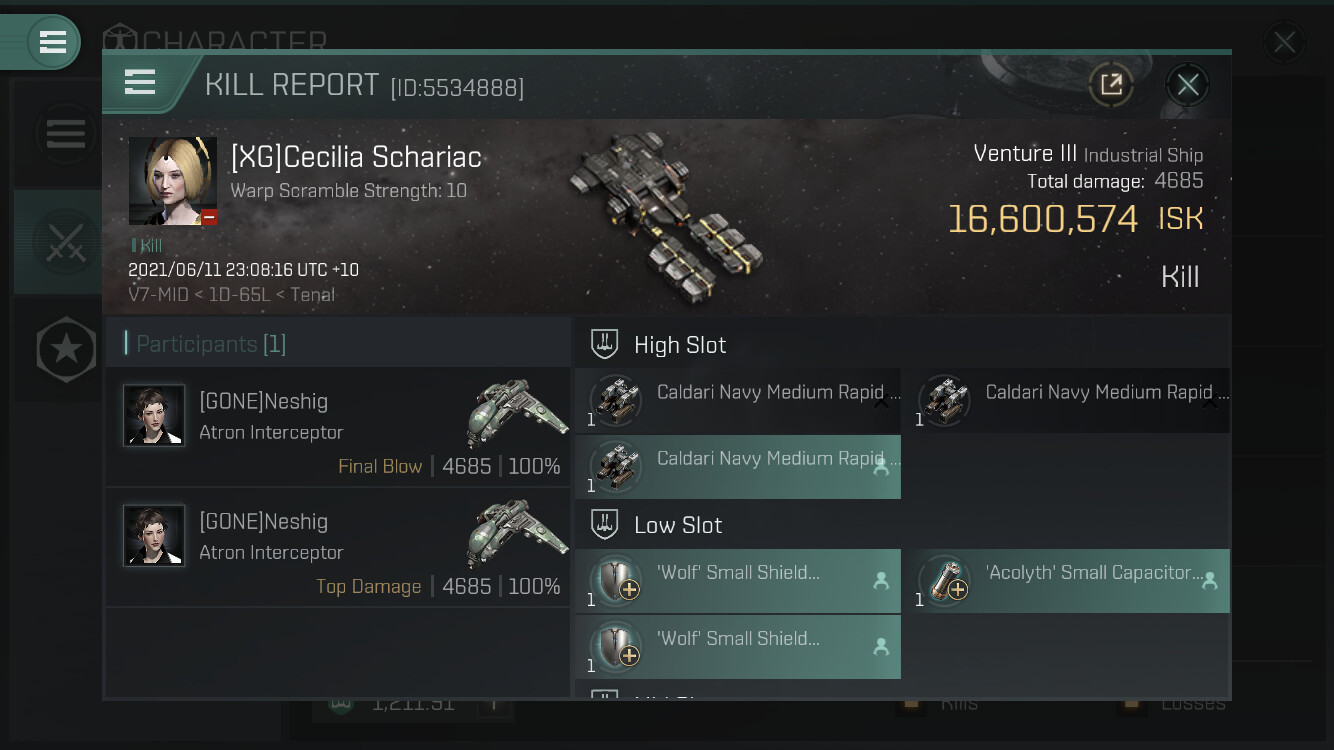Select the 'Acolyth' Small Capacitor module

(x=1066, y=581)
